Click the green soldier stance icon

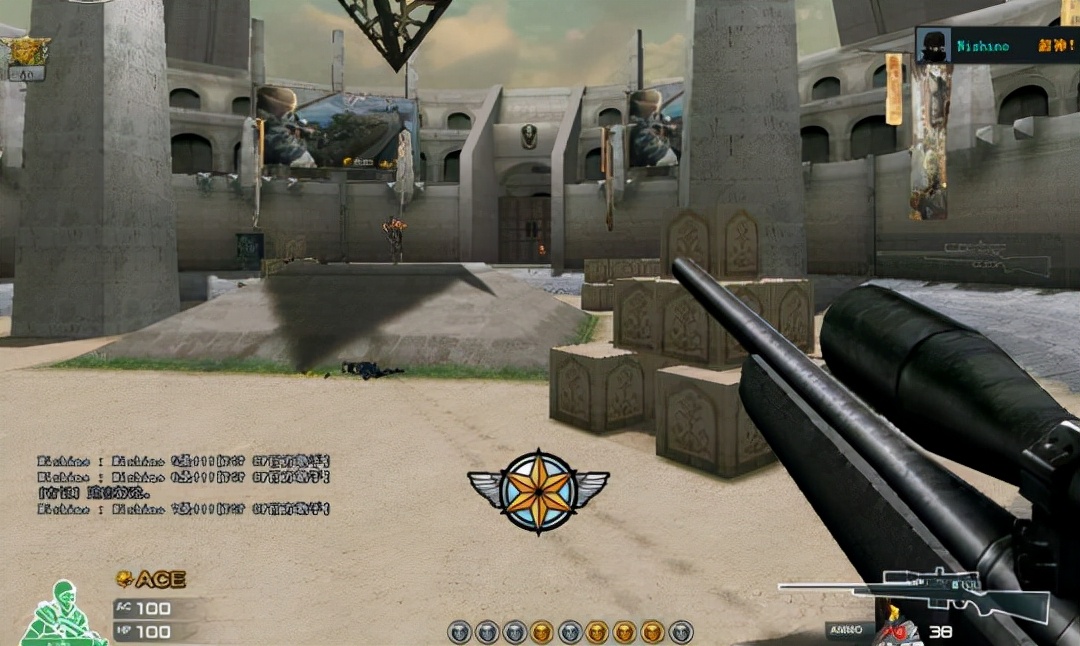tap(62, 614)
